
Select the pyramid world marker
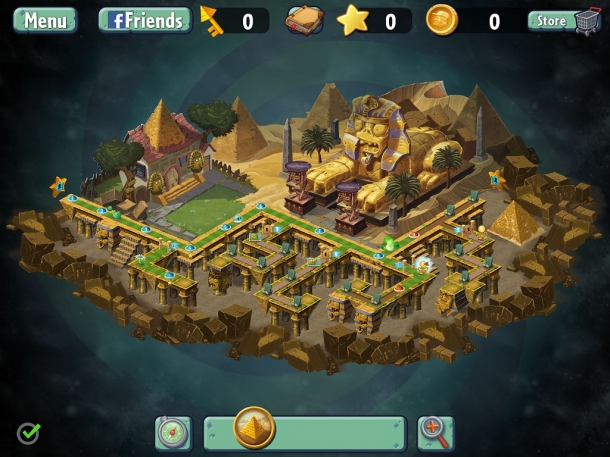point(254,428)
